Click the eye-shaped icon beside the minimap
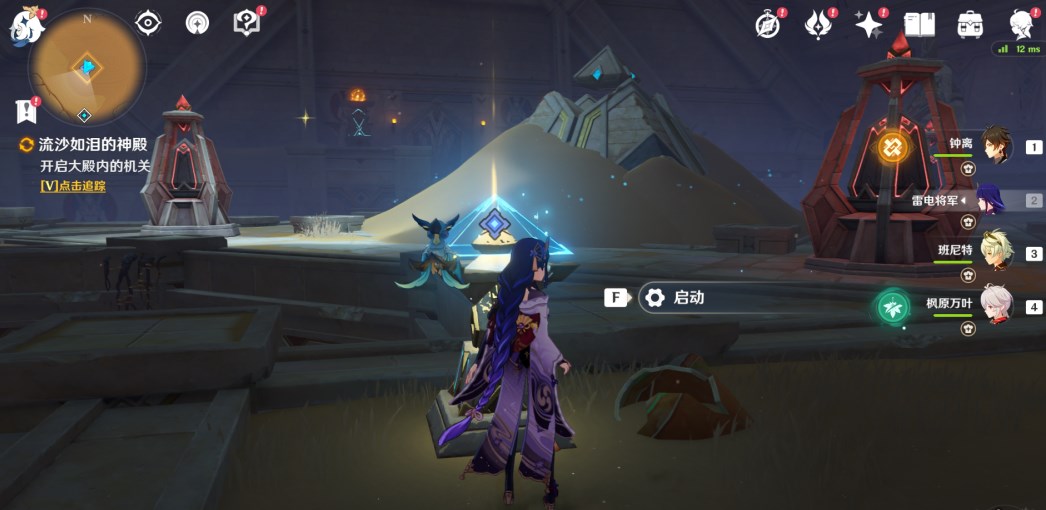The image size is (1046, 510). tap(148, 23)
